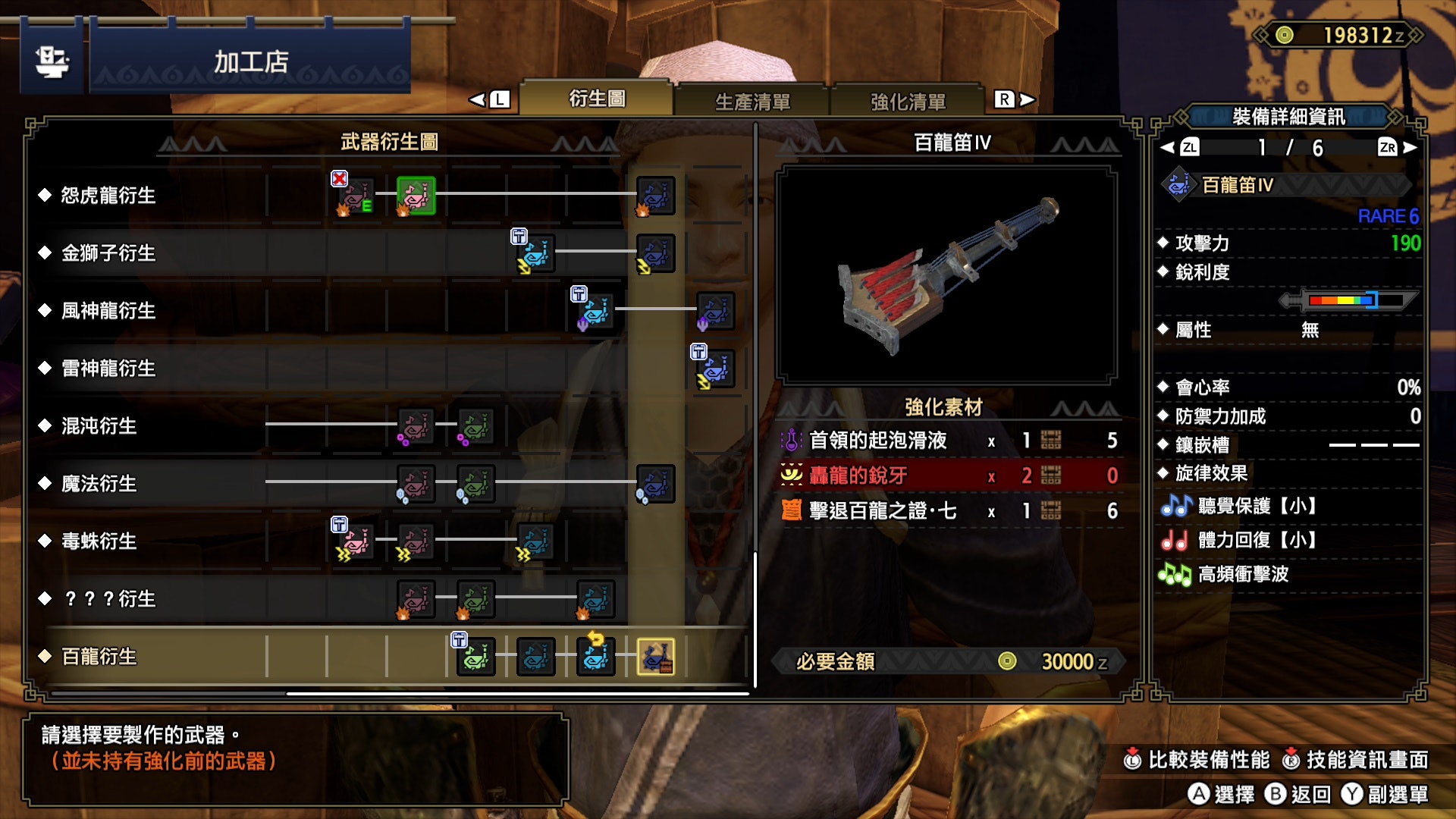Select the 混沌衍生 tree row
This screenshot has height=819, width=1456.
pos(99,426)
